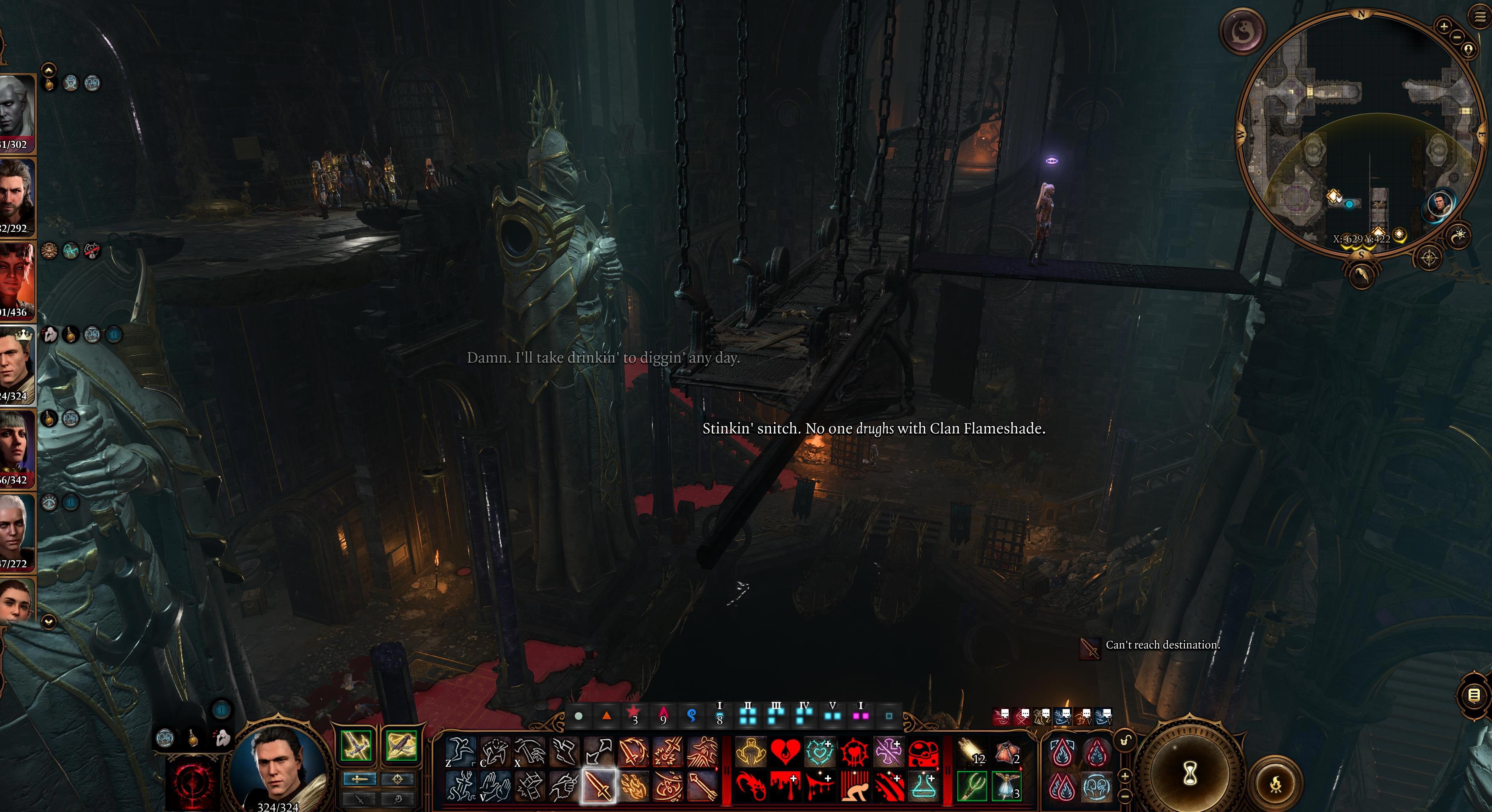Expand the party list down arrow
1492x812 pixels.
(49, 622)
